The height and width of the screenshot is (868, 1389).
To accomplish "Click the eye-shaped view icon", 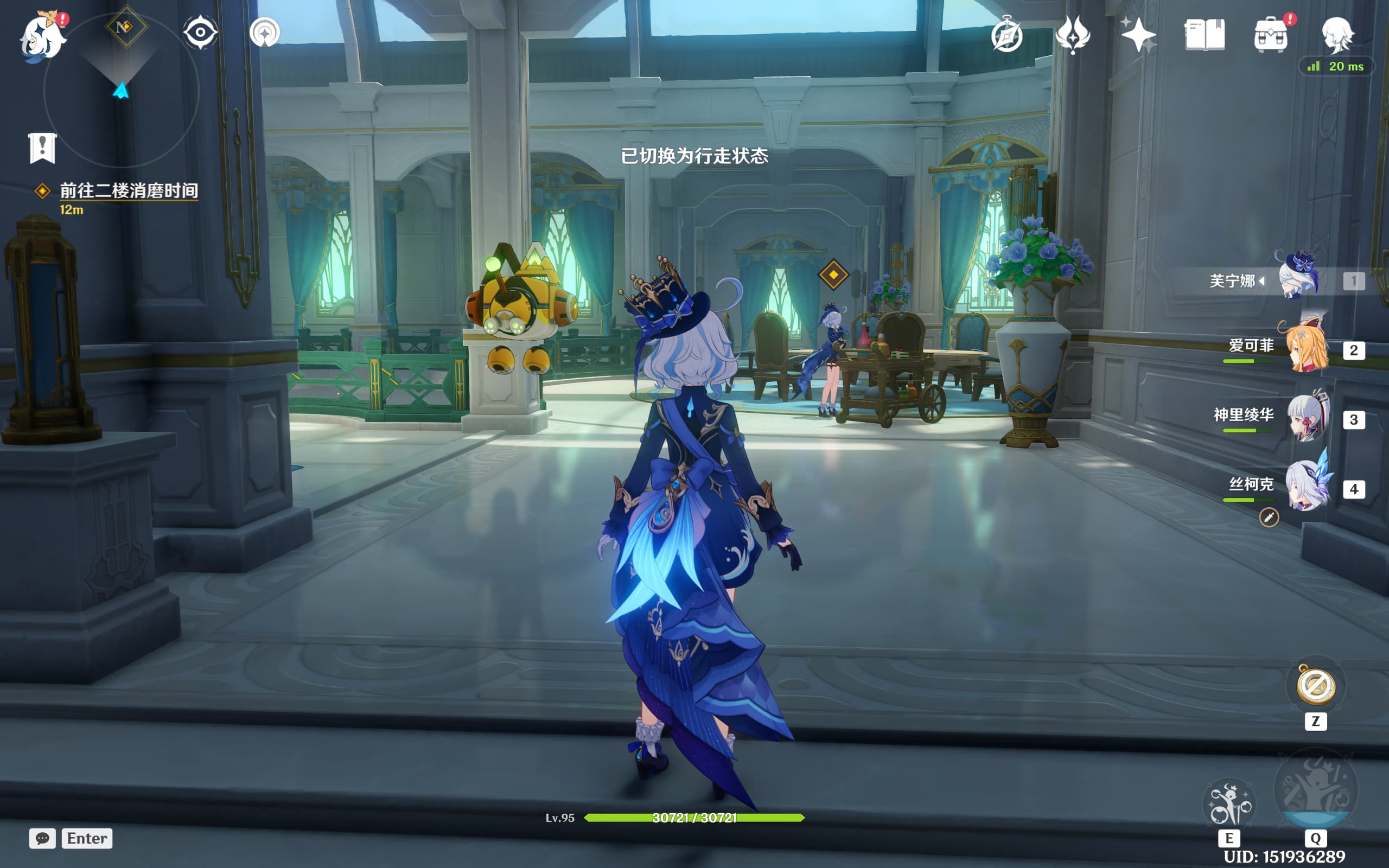I will click(200, 32).
